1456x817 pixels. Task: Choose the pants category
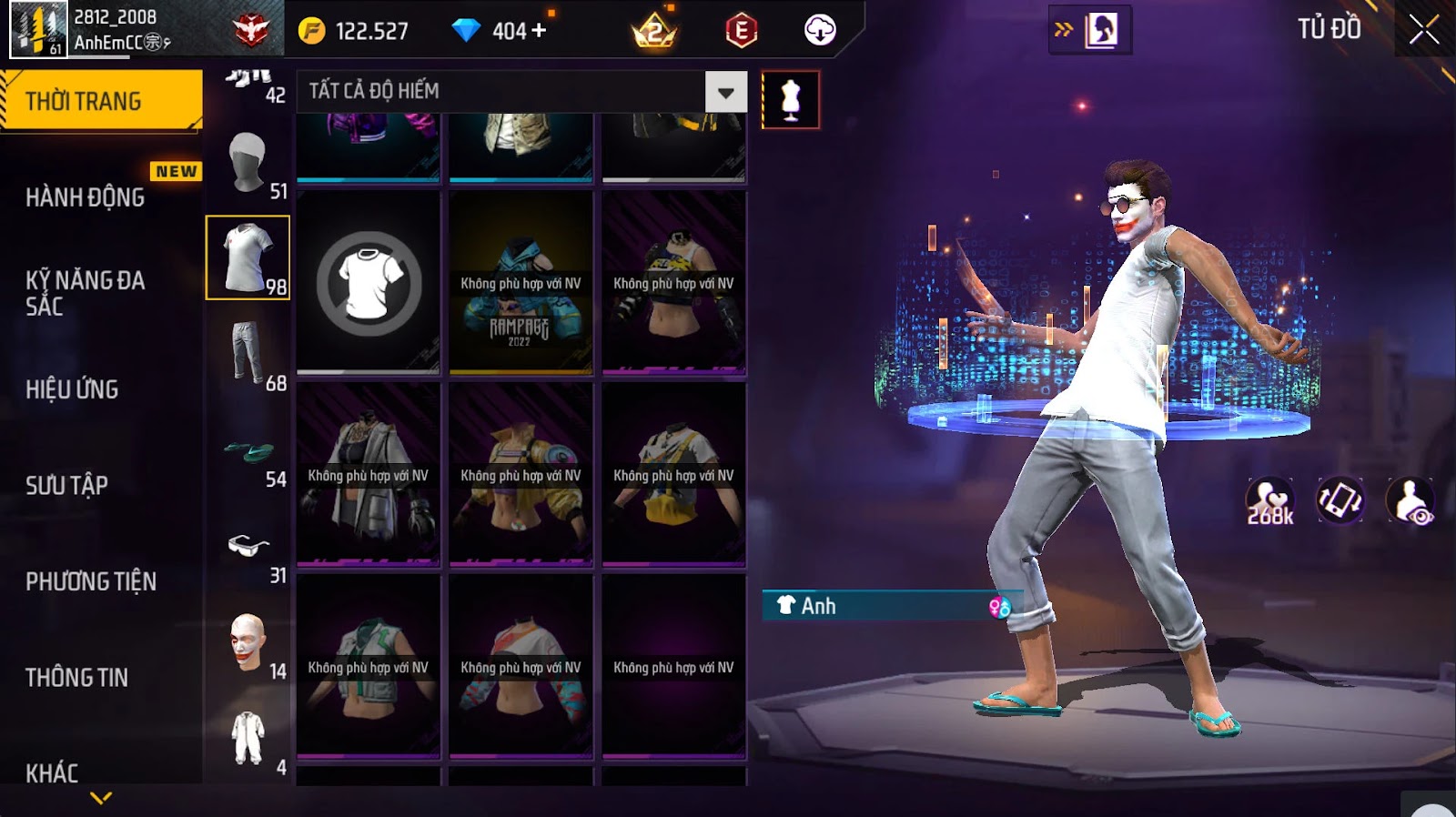[x=248, y=353]
